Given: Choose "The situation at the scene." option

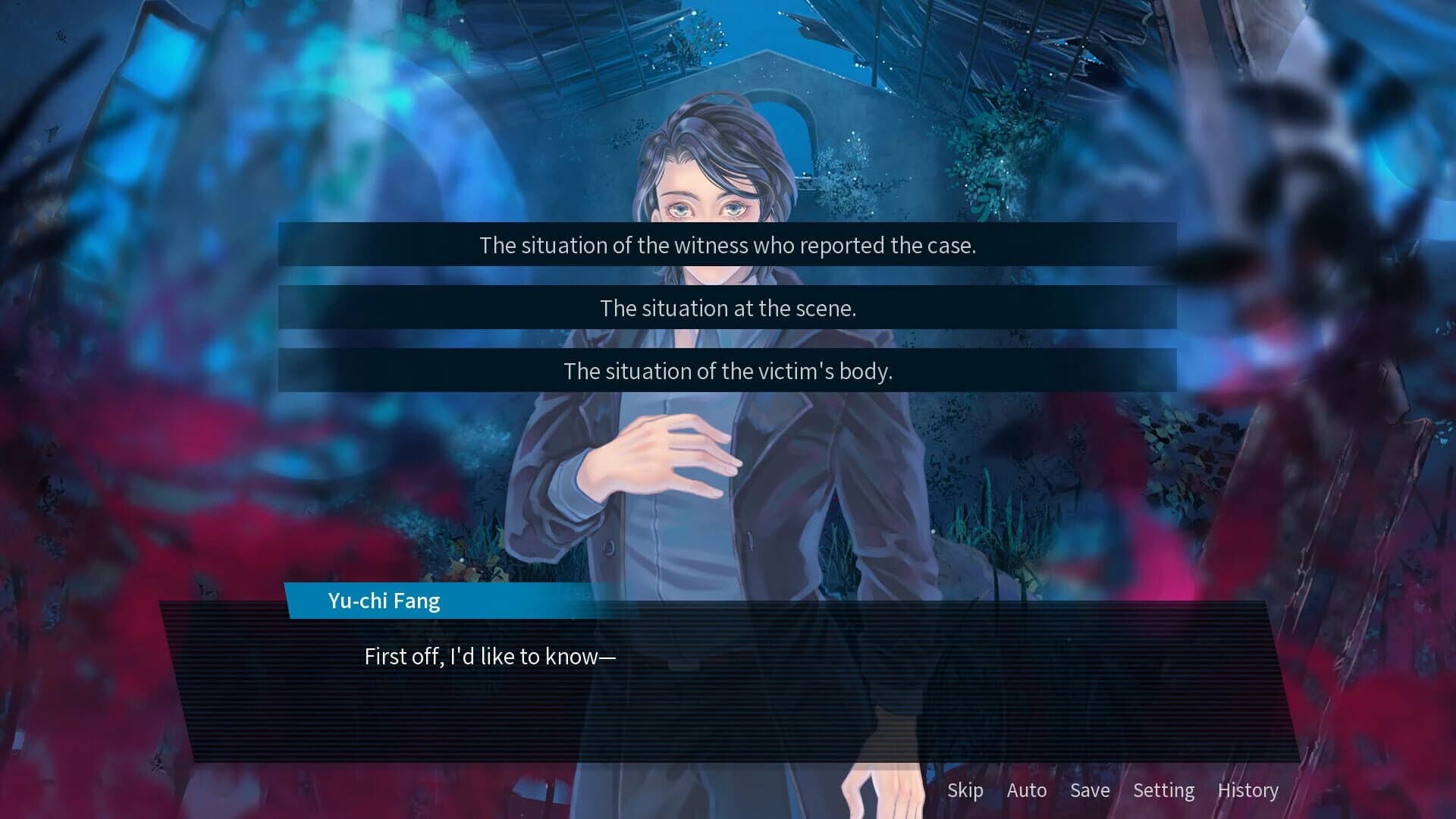Looking at the screenshot, I should tap(726, 308).
